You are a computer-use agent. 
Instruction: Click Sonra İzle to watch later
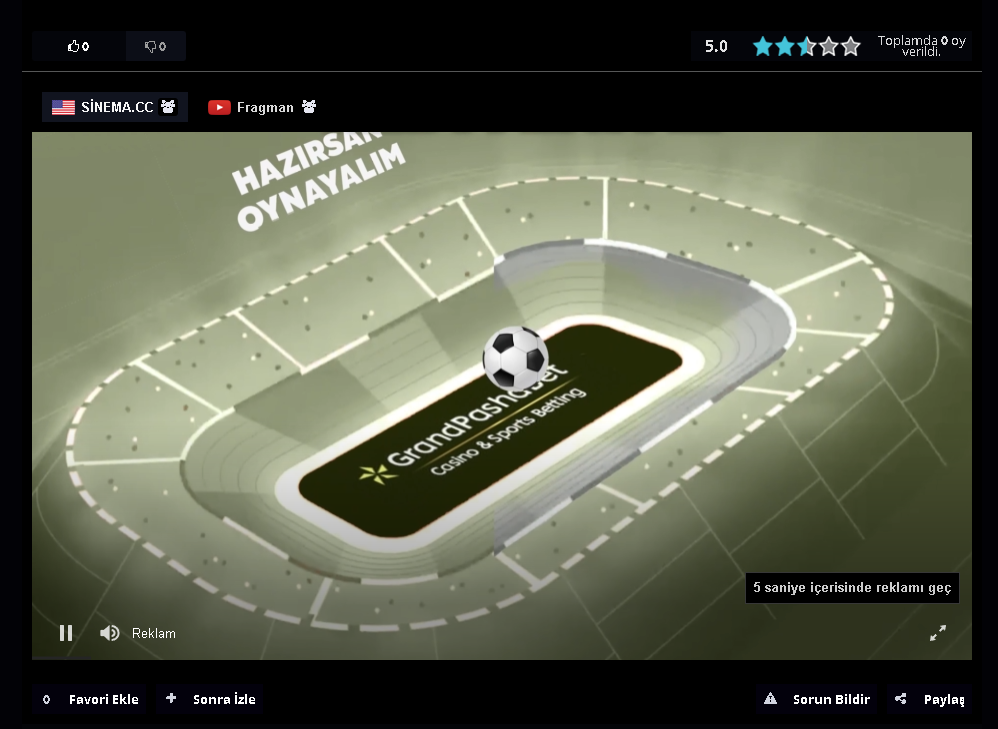212,699
